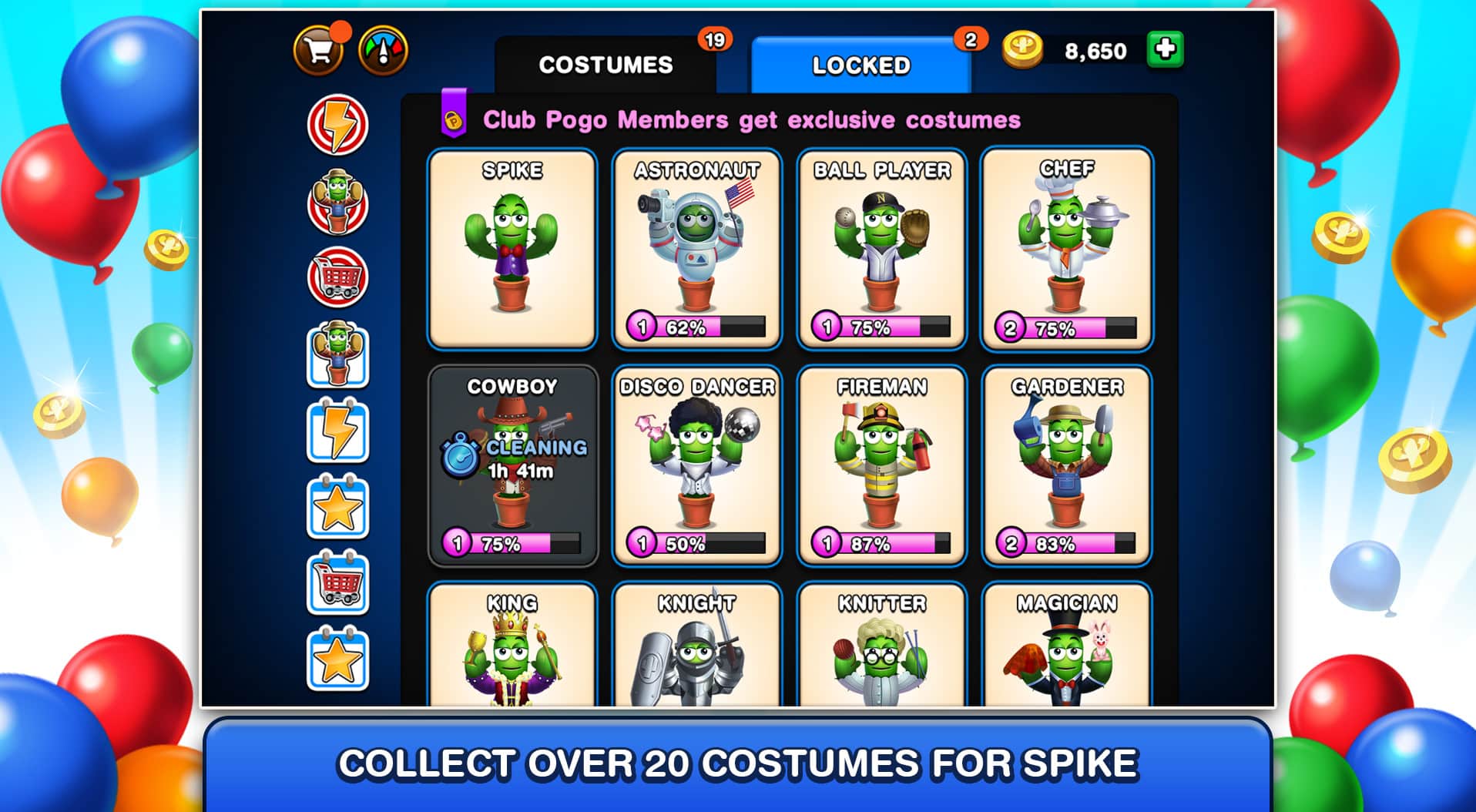Image resolution: width=1476 pixels, height=812 pixels.
Task: Select the Knitter costume card
Action: click(x=881, y=646)
